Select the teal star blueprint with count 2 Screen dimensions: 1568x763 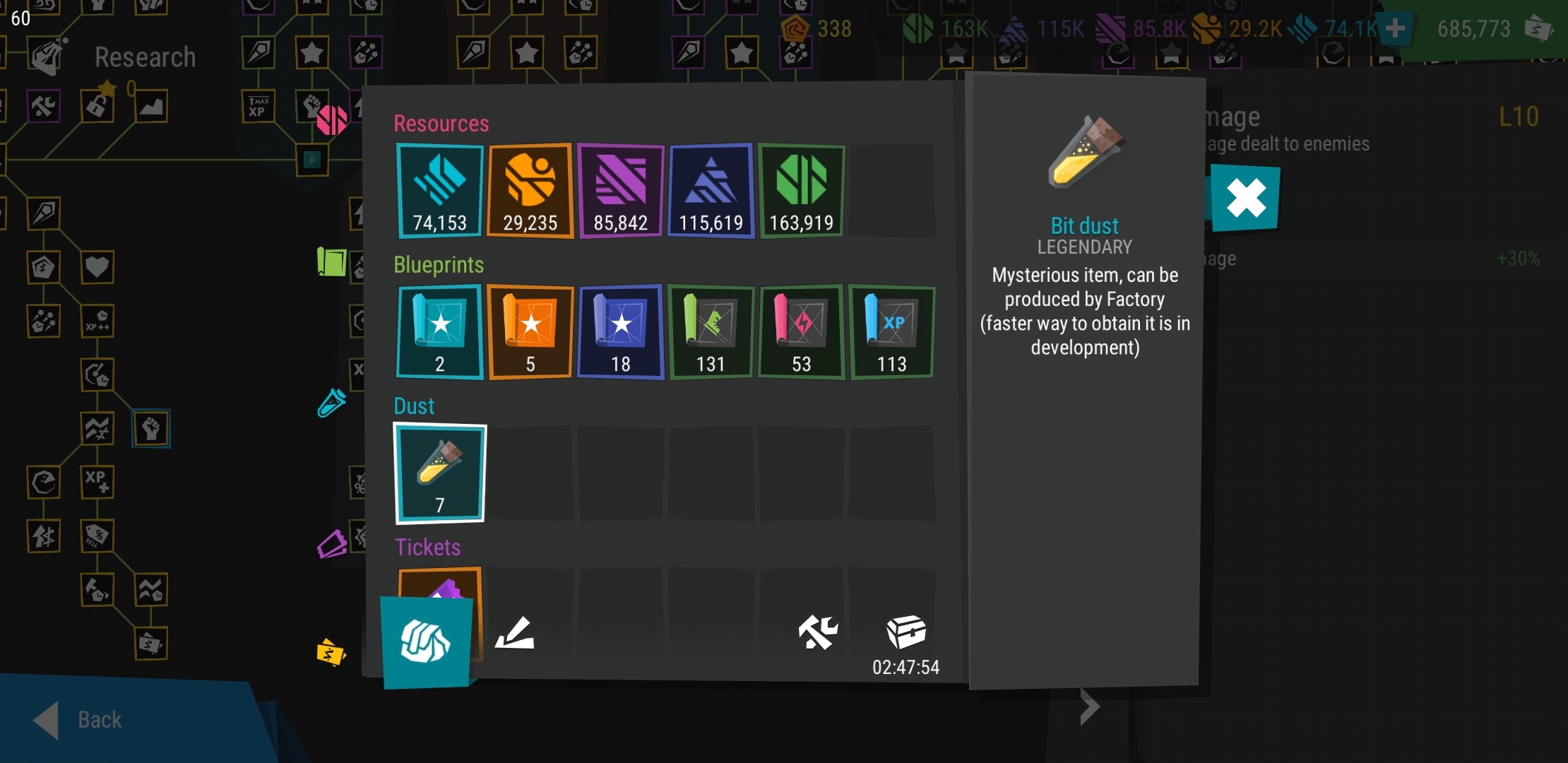pos(439,332)
